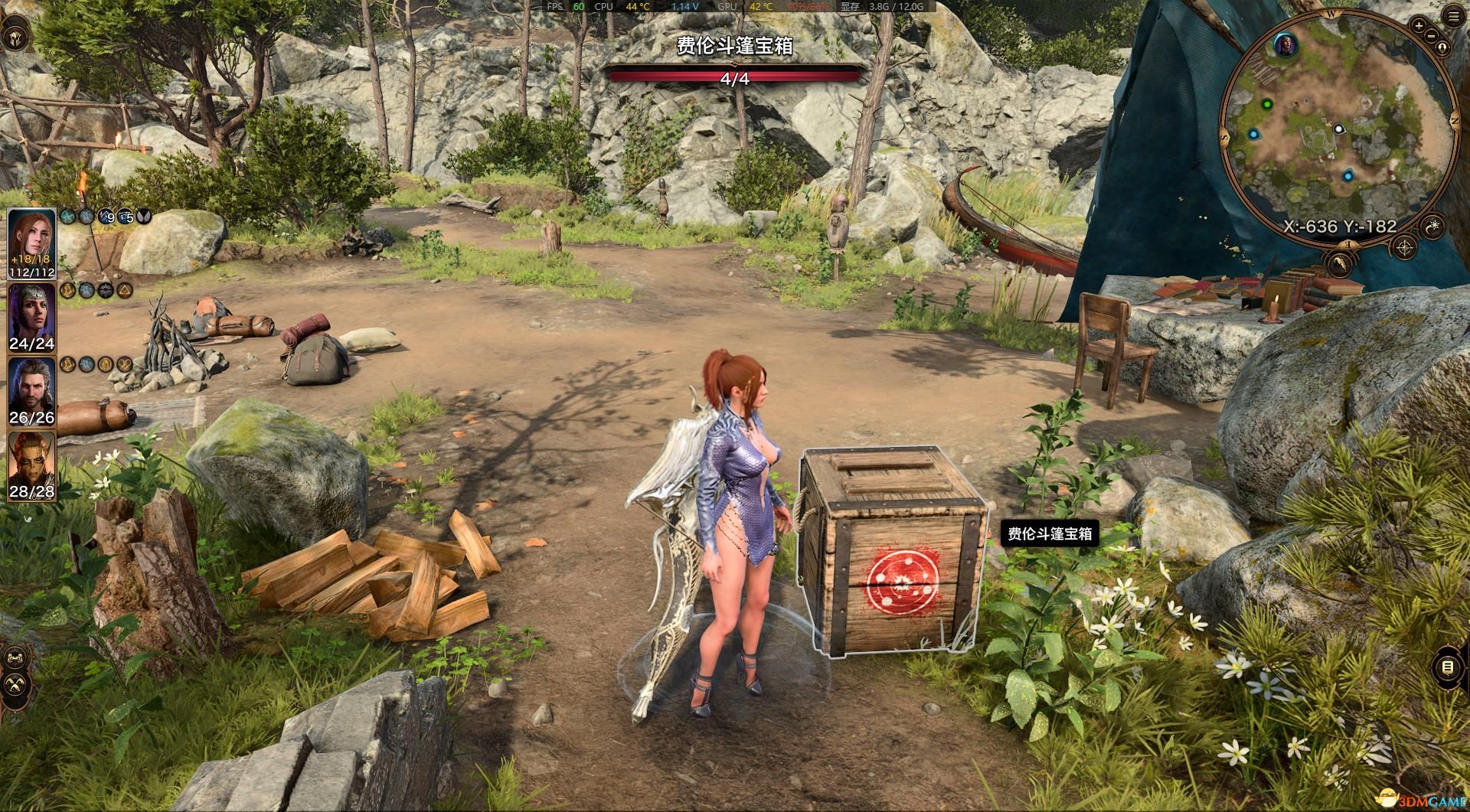
Task: Open the scroll log button at right edge
Action: tap(1447, 667)
